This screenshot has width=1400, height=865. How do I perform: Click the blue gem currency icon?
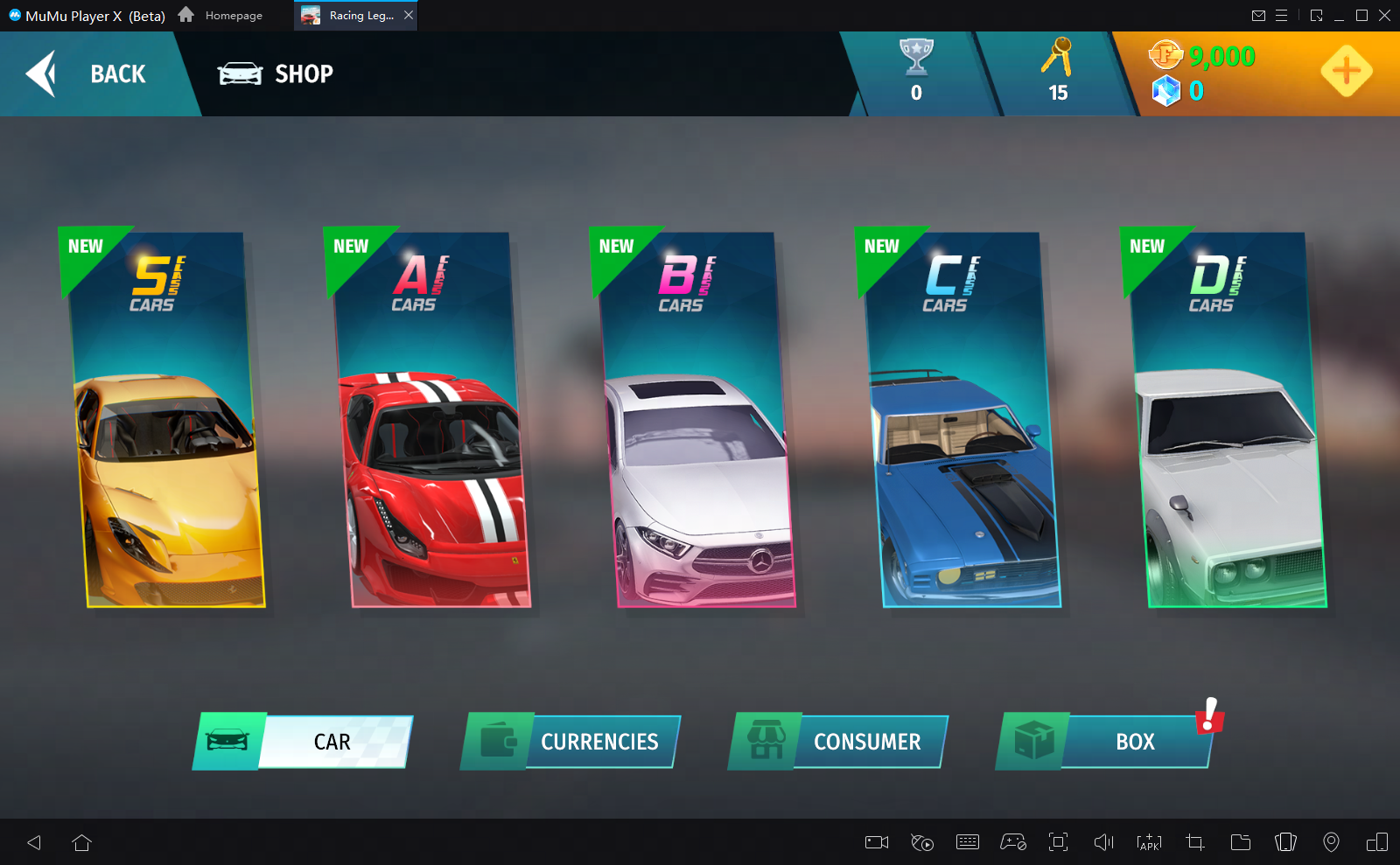coord(1165,89)
